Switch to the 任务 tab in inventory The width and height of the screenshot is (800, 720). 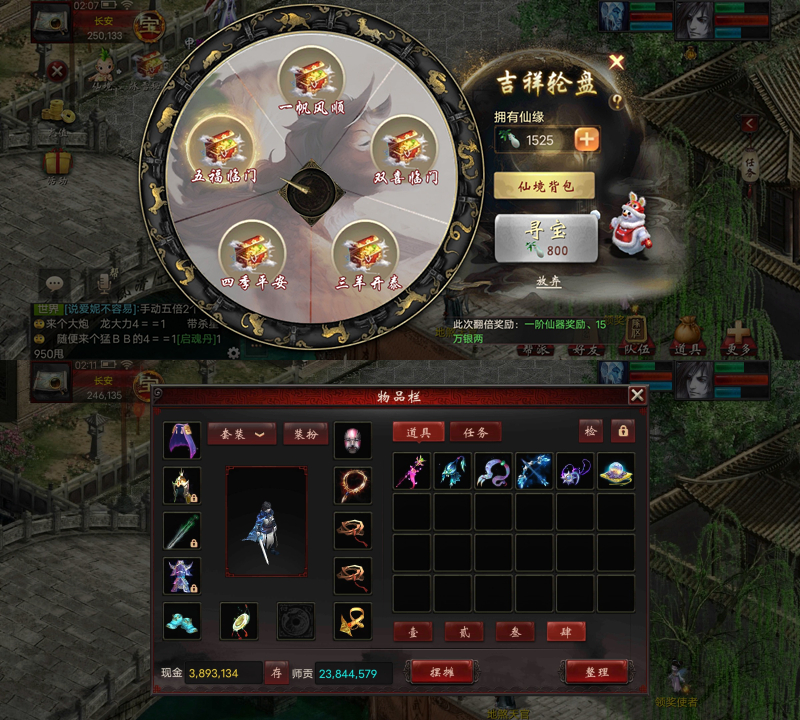[x=475, y=432]
